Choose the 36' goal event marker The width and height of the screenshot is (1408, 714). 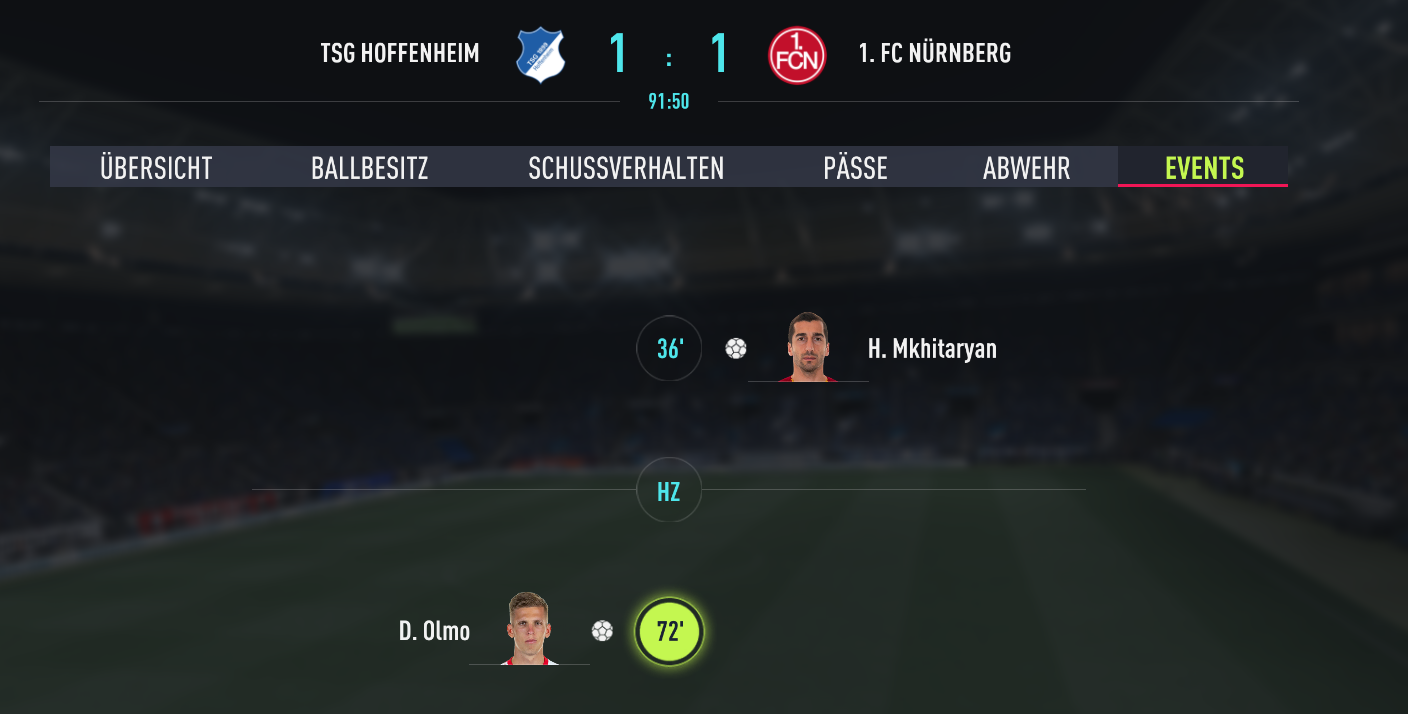click(669, 349)
